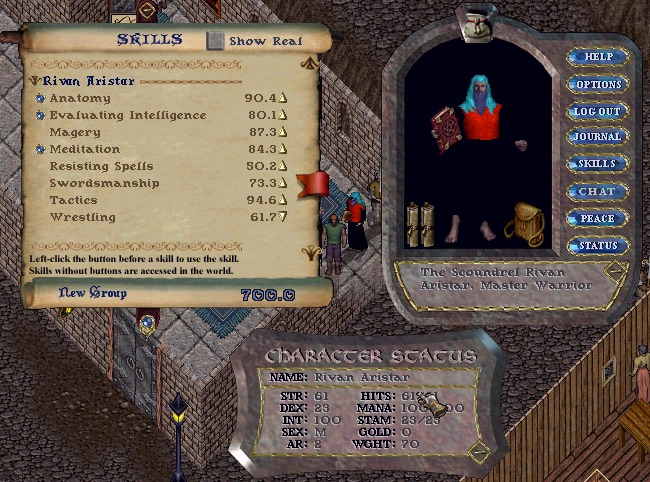Click the Log Out button
Viewport: 650px width, 482px height.
598,111
